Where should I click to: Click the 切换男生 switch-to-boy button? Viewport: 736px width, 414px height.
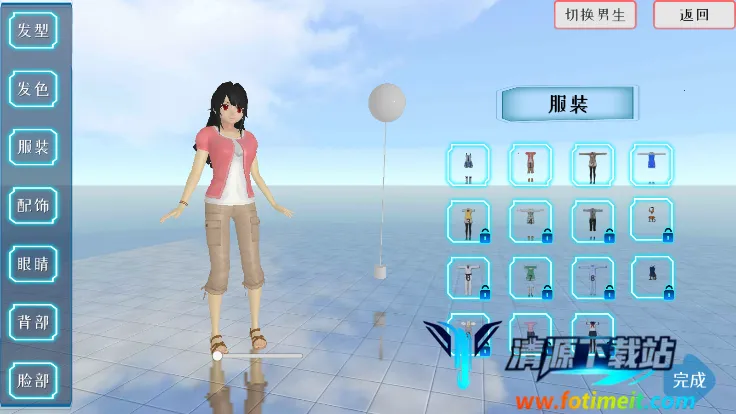(x=595, y=15)
